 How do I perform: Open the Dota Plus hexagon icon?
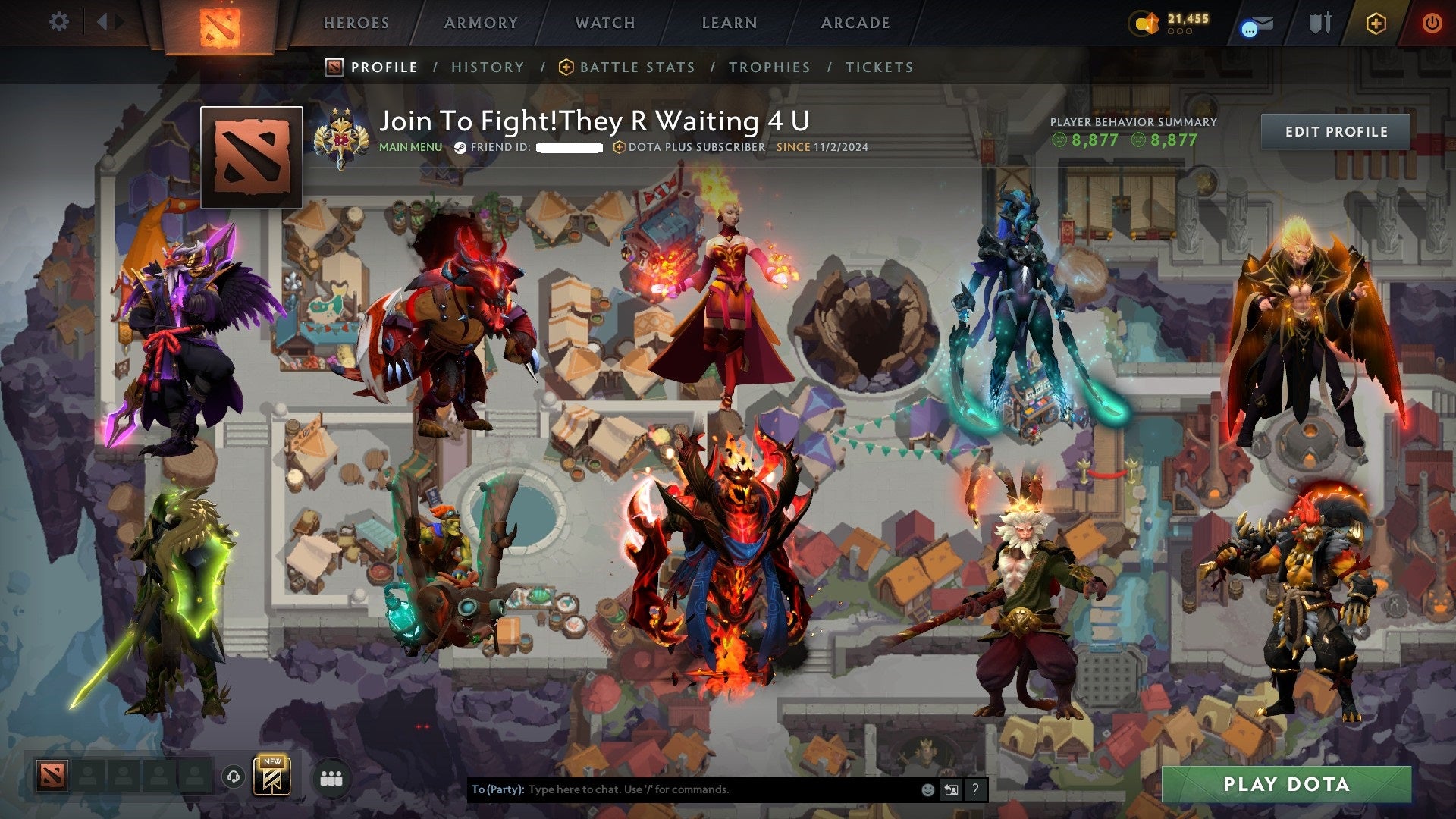pos(1375,23)
